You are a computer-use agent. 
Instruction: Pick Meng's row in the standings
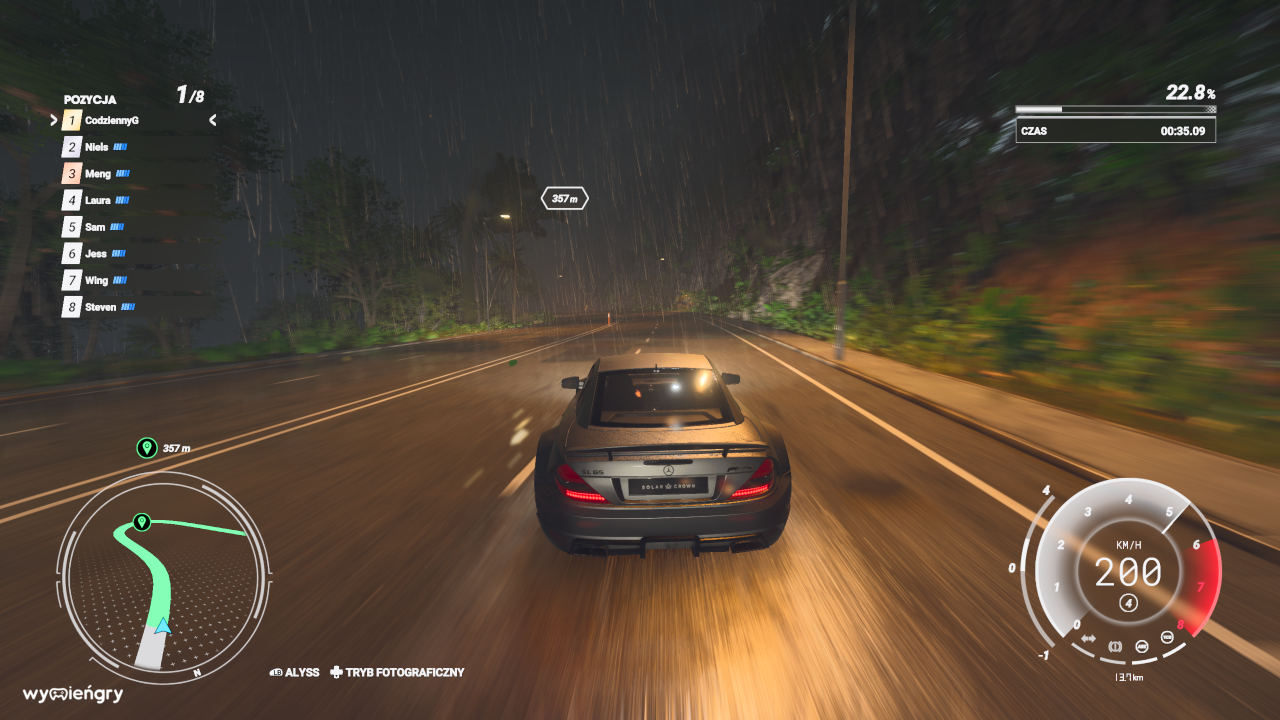98,174
